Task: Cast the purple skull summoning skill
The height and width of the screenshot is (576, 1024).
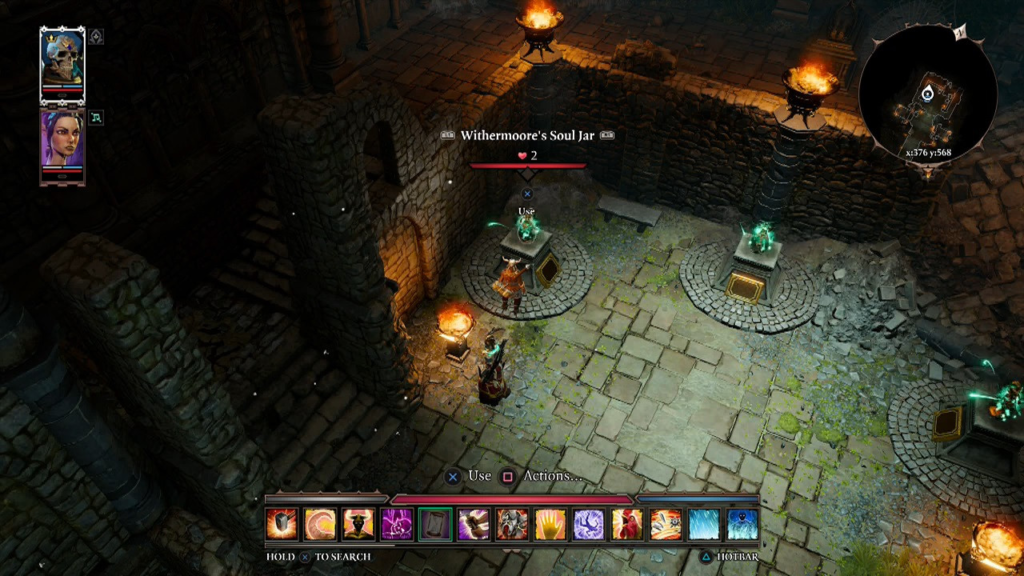Action: [397, 524]
